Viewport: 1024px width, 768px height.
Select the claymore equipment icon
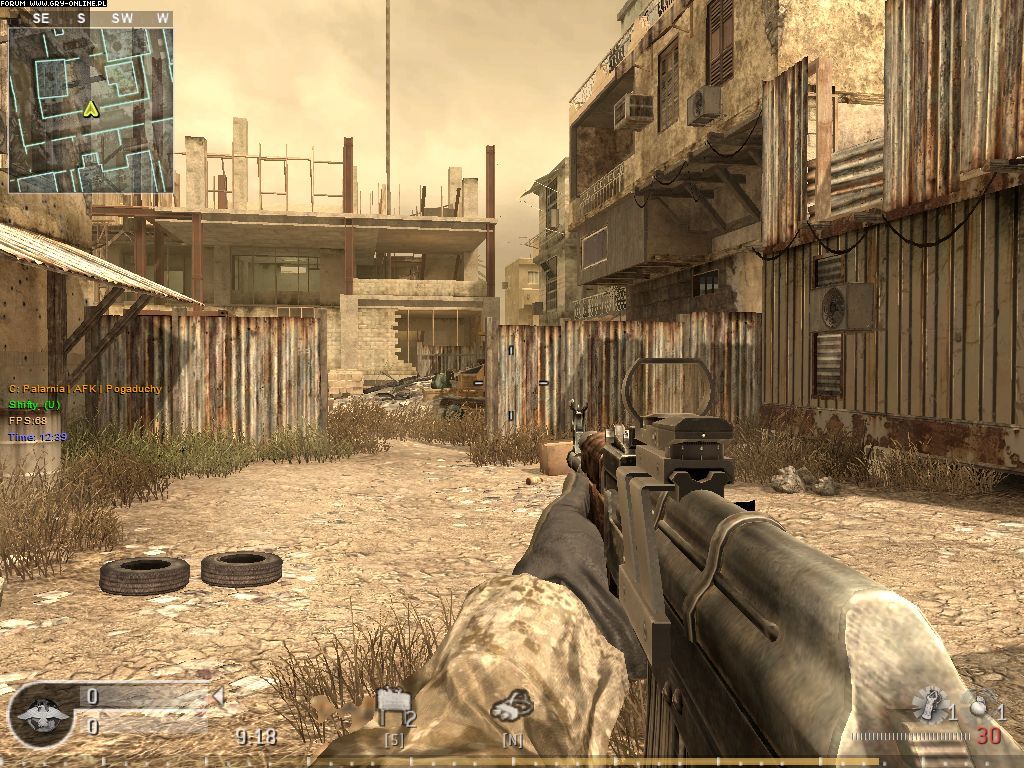[395, 708]
